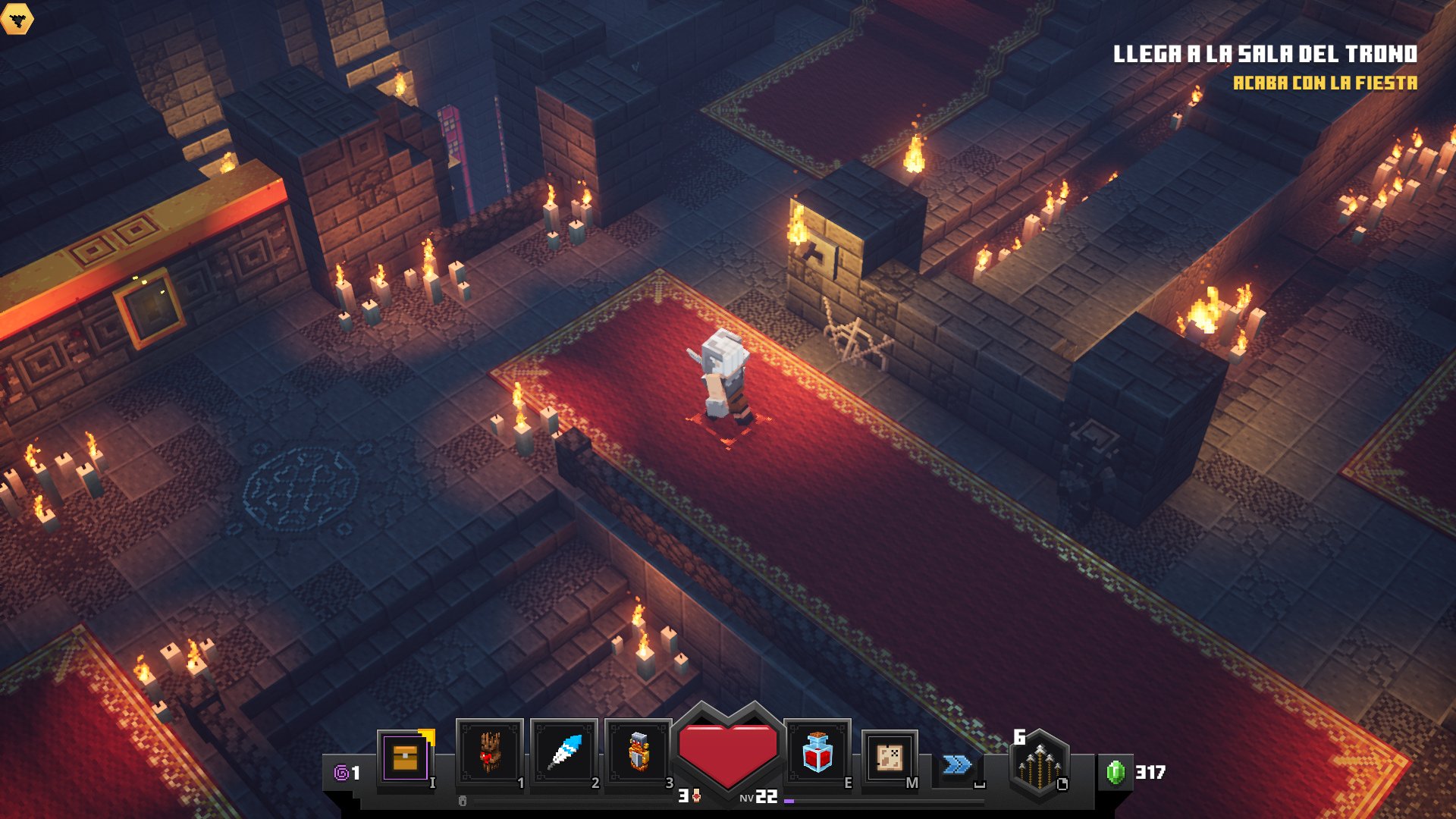Open the parchment map icon
This screenshot has height=819, width=1456.
[x=890, y=758]
